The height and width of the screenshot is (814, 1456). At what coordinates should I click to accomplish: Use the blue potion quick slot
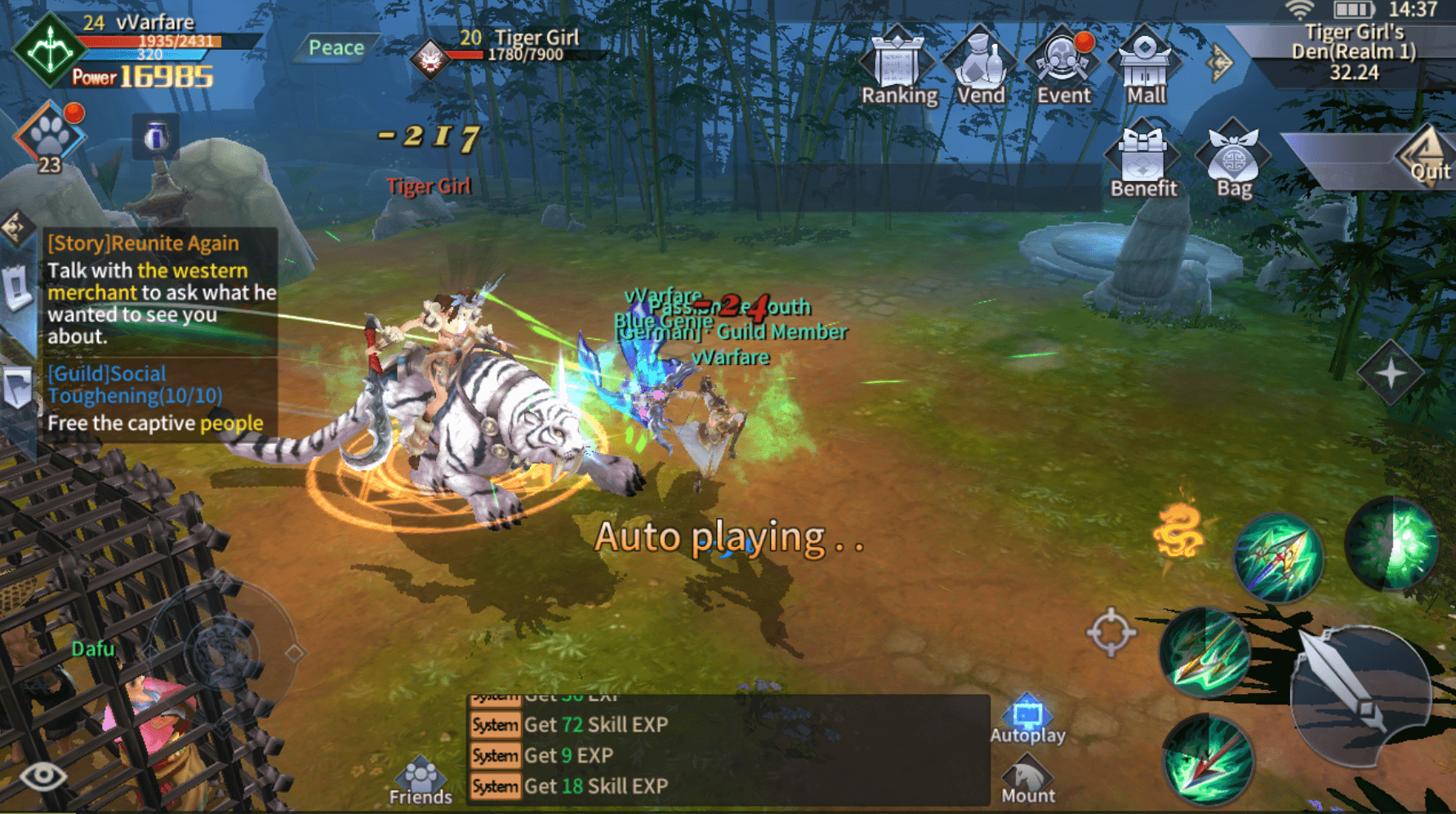156,136
